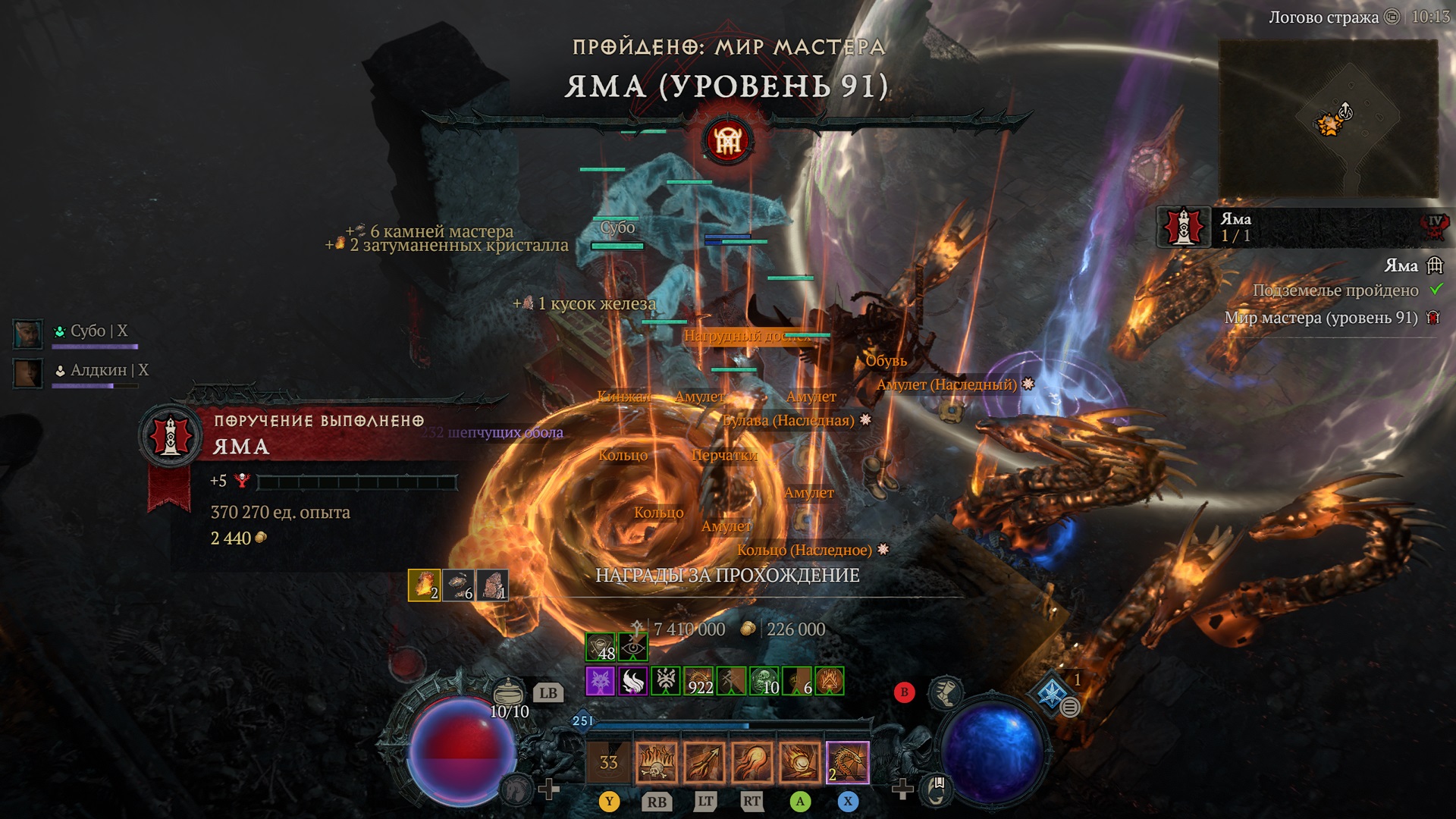Open the town portal book icon

pos(937,789)
